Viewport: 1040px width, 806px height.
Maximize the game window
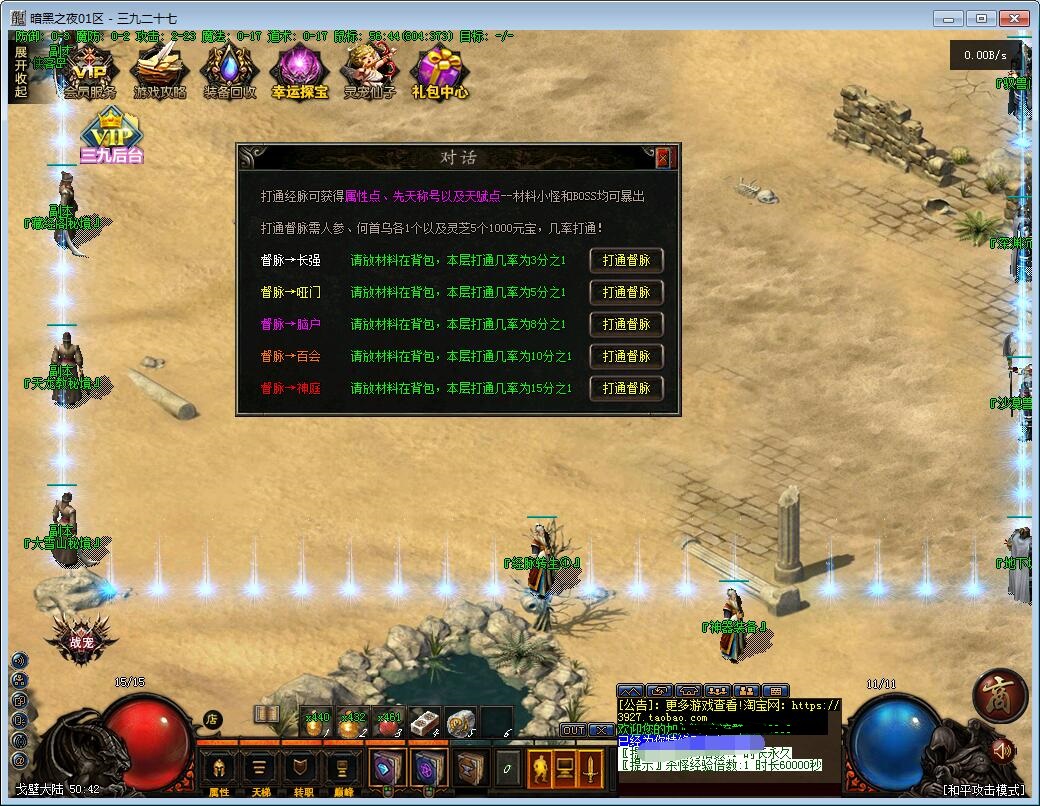(x=982, y=18)
